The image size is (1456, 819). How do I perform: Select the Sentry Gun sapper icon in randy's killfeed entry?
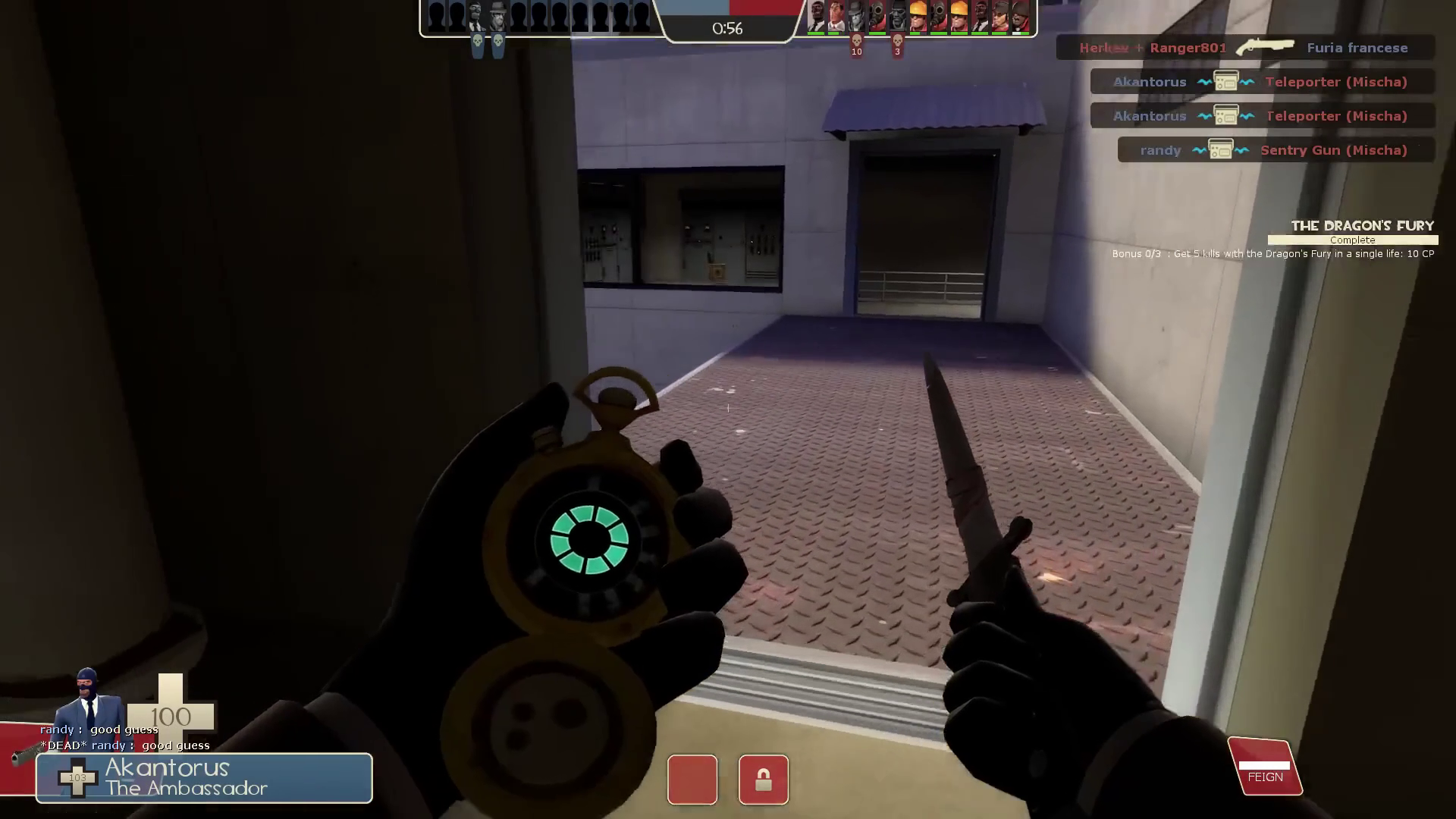(x=1221, y=149)
